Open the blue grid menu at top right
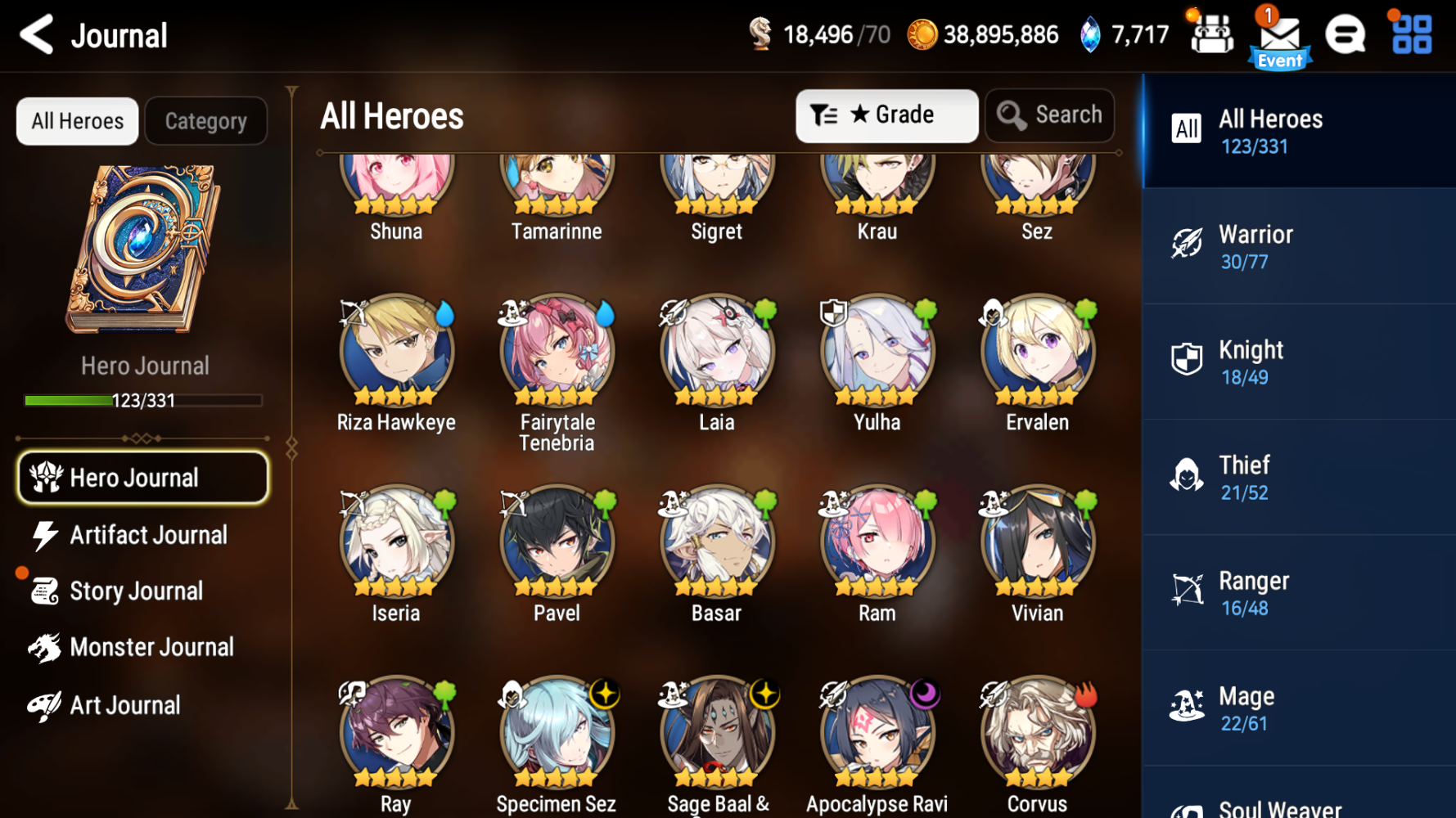Screen dimensions: 1456x818 pos(1409,34)
